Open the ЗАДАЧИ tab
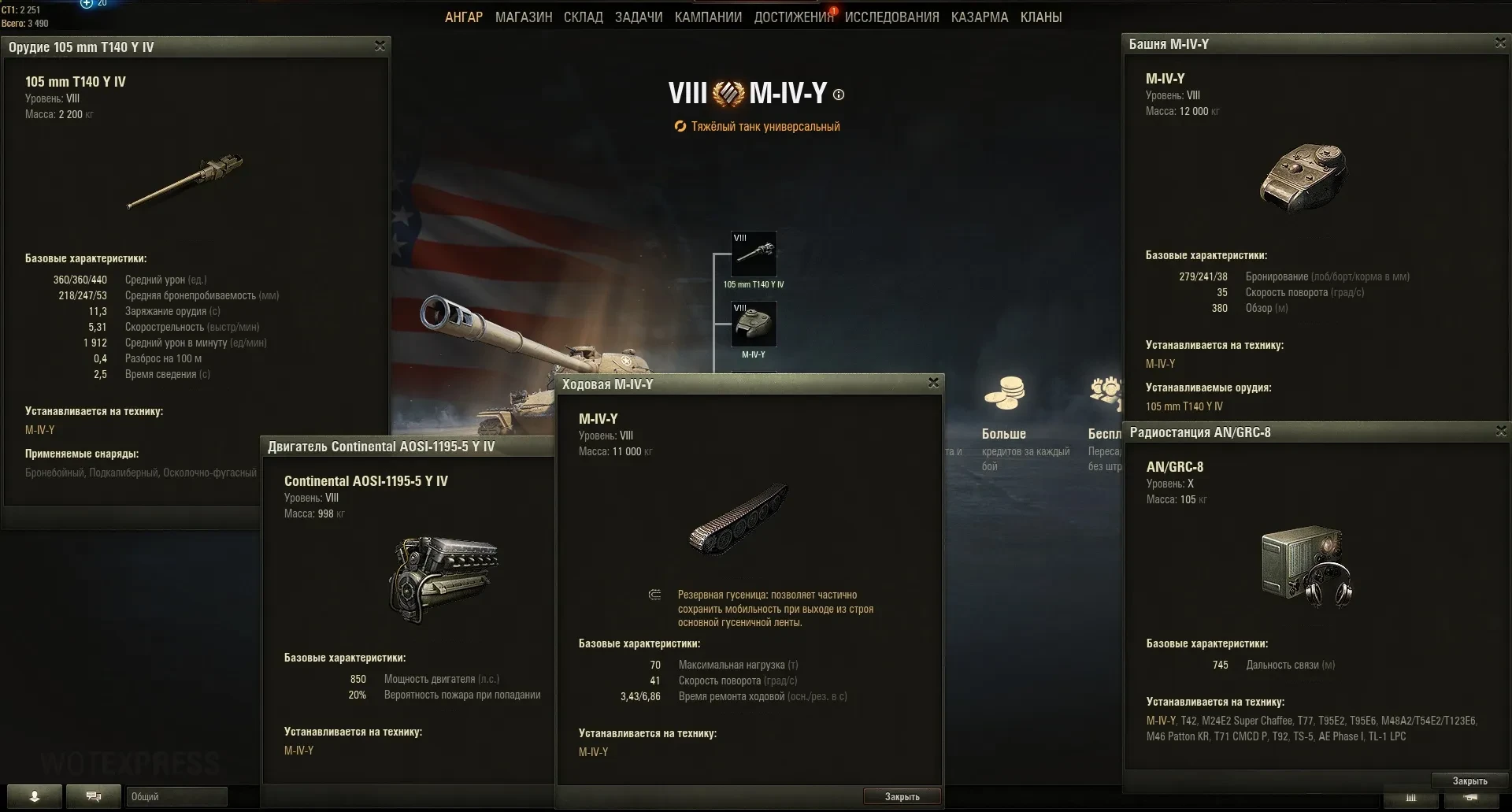Viewport: 1512px width, 812px height. click(x=638, y=17)
